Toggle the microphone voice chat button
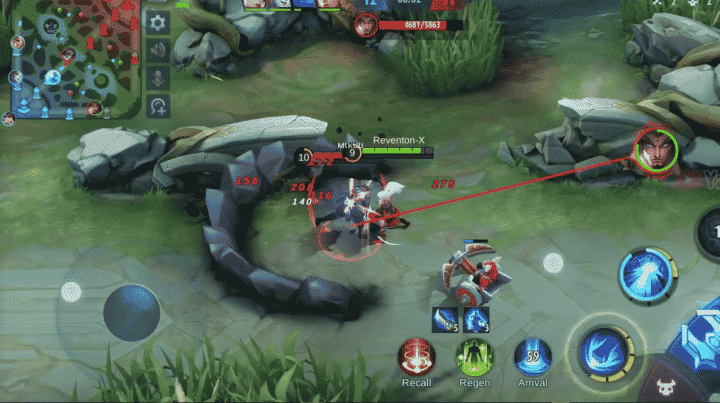Viewport: 720px width, 403px height. [158, 77]
